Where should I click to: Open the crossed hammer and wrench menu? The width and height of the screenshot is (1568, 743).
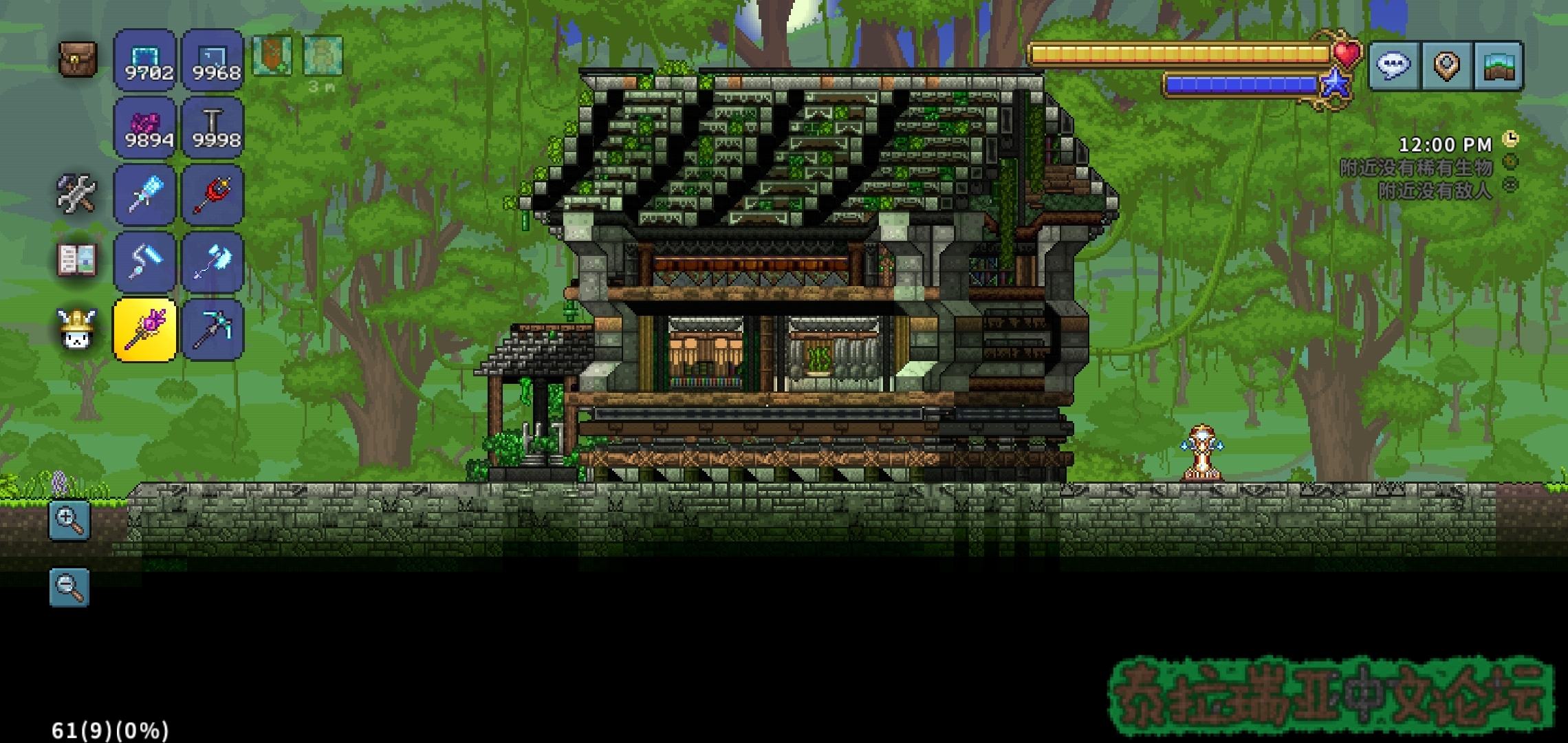click(76, 193)
